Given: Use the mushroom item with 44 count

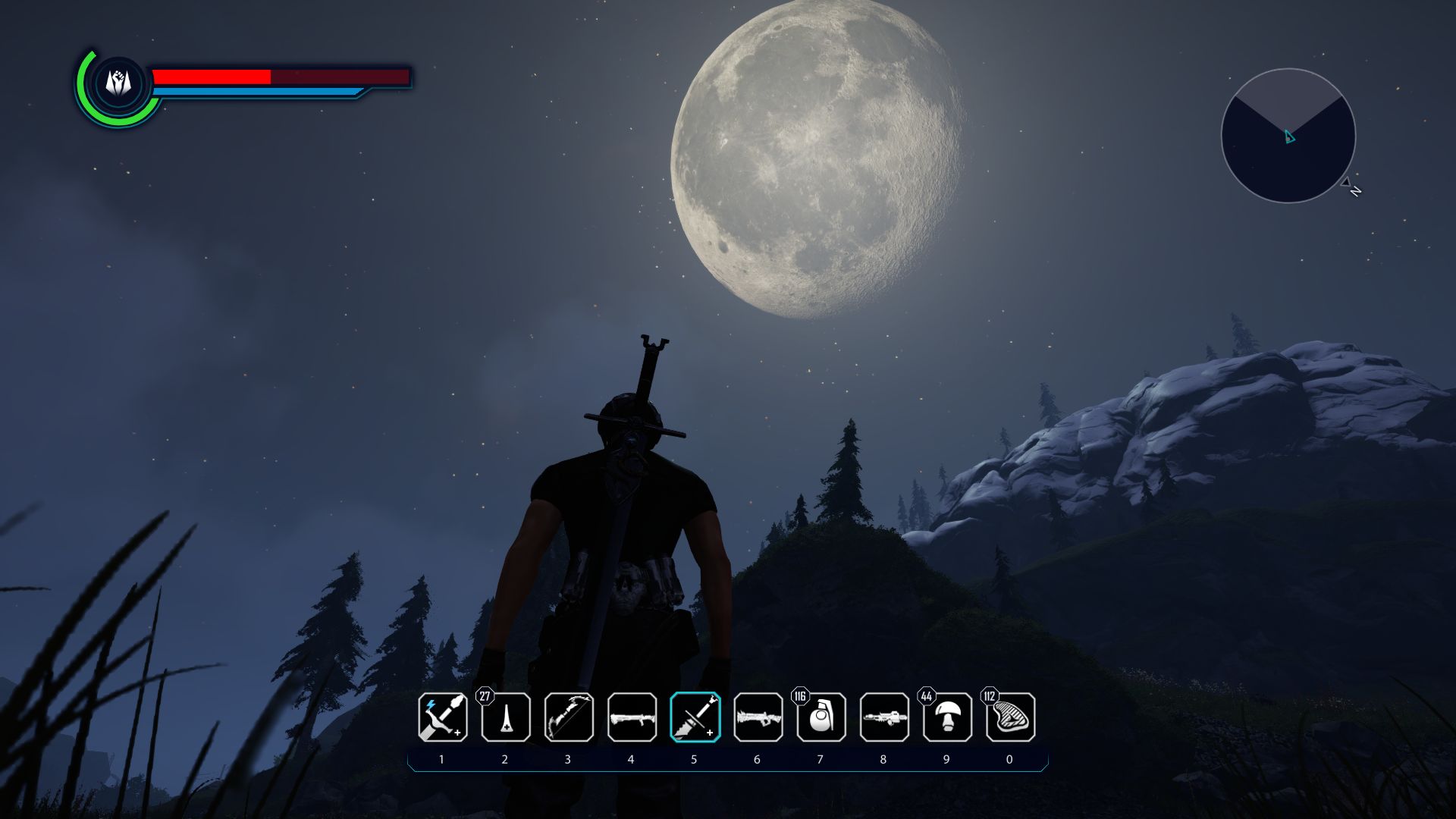Looking at the screenshot, I should pyautogui.click(x=947, y=717).
